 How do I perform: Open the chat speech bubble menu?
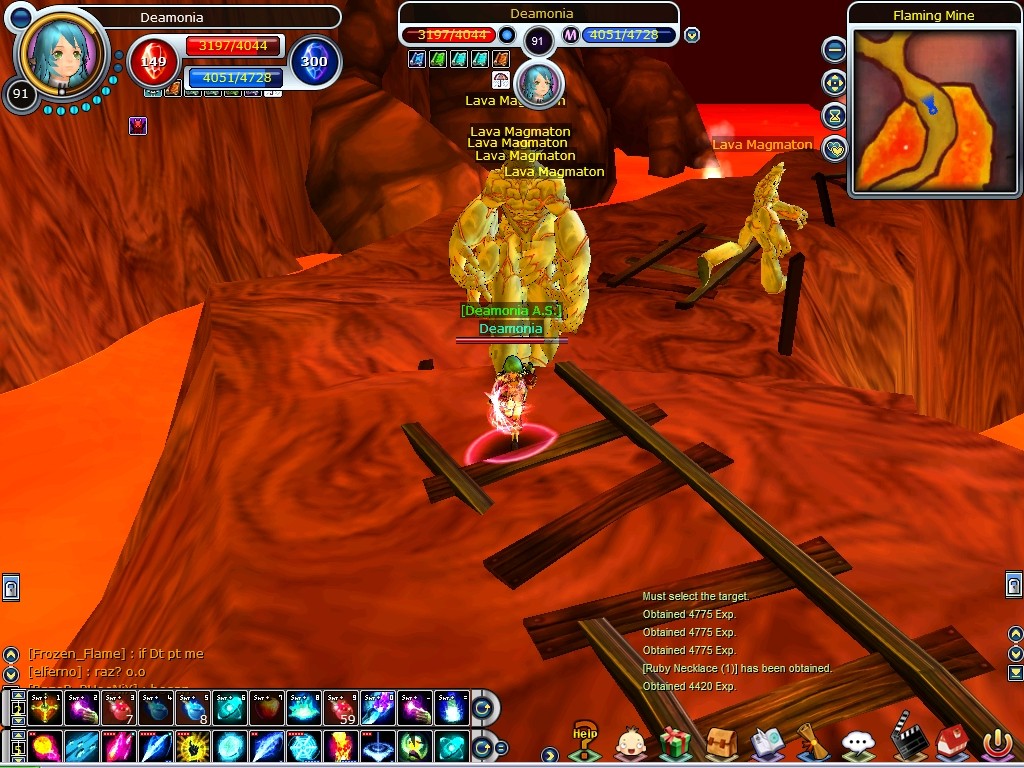pyautogui.click(x=858, y=743)
